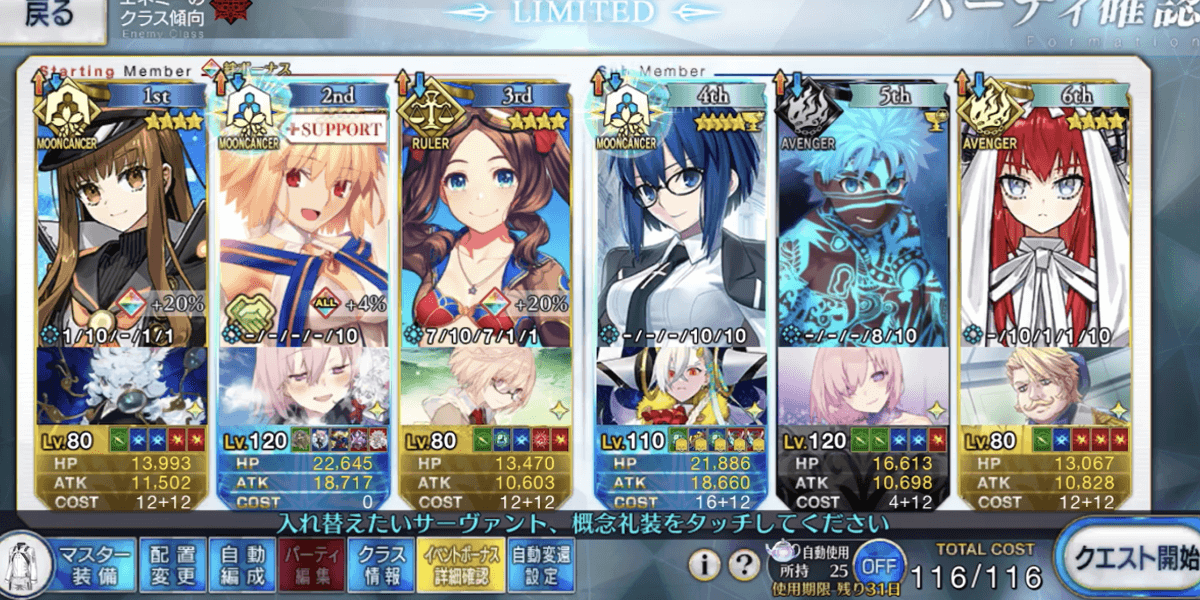Choose the 自動編成 auto-formation button
This screenshot has height=600, width=1200.
coord(242,565)
